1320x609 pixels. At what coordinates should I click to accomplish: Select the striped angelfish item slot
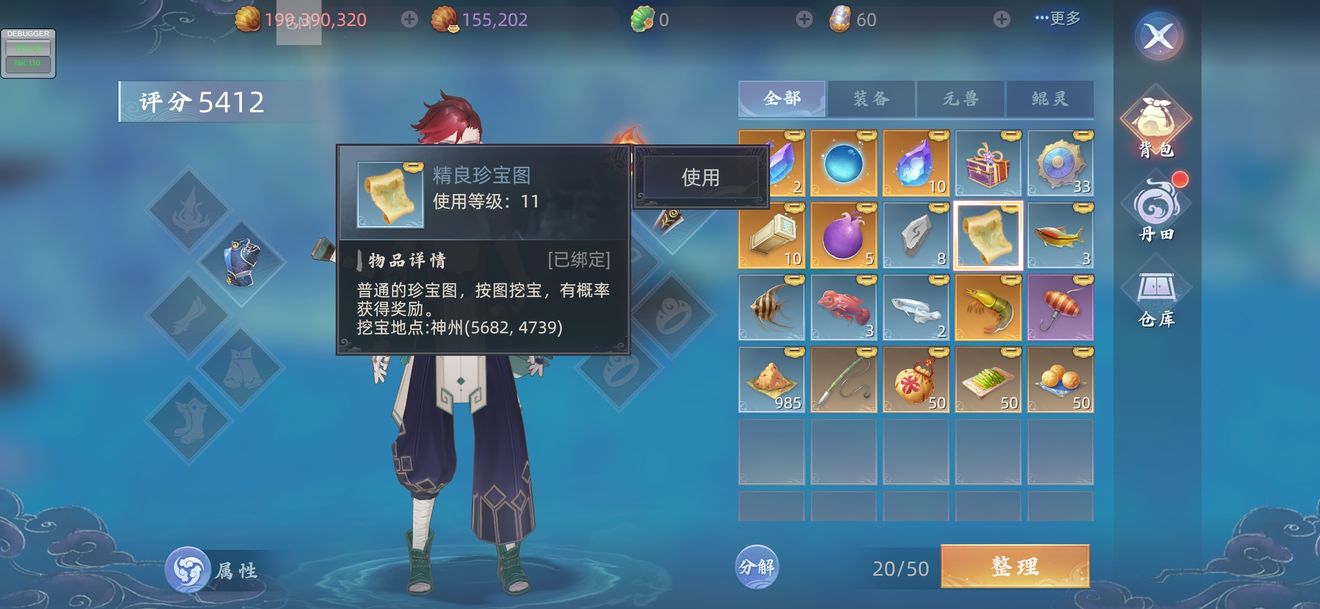[x=771, y=308]
